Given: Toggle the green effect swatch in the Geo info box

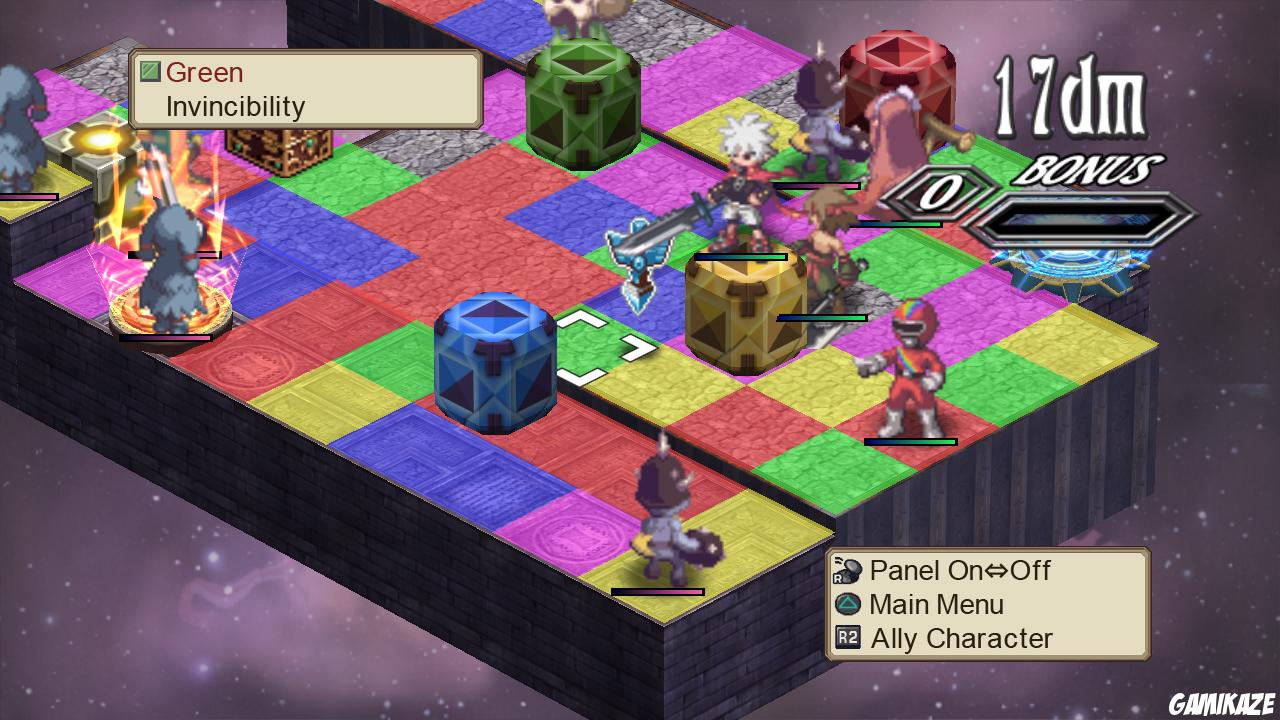Looking at the screenshot, I should (x=150, y=72).
